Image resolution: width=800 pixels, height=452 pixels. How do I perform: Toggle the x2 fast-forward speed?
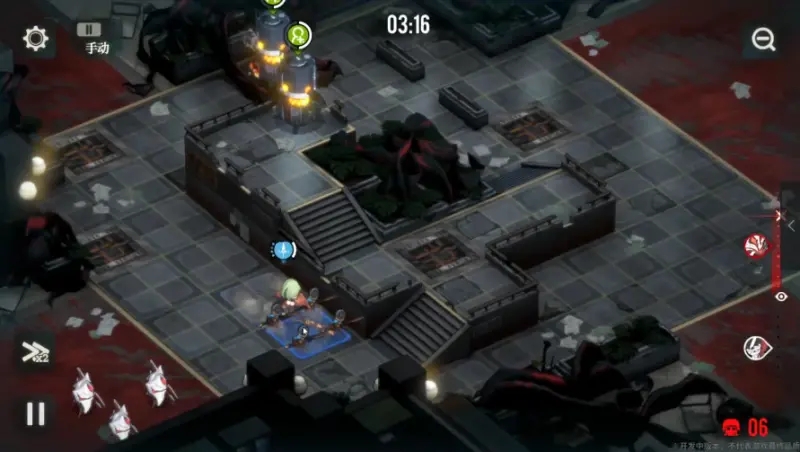pyautogui.click(x=34, y=351)
